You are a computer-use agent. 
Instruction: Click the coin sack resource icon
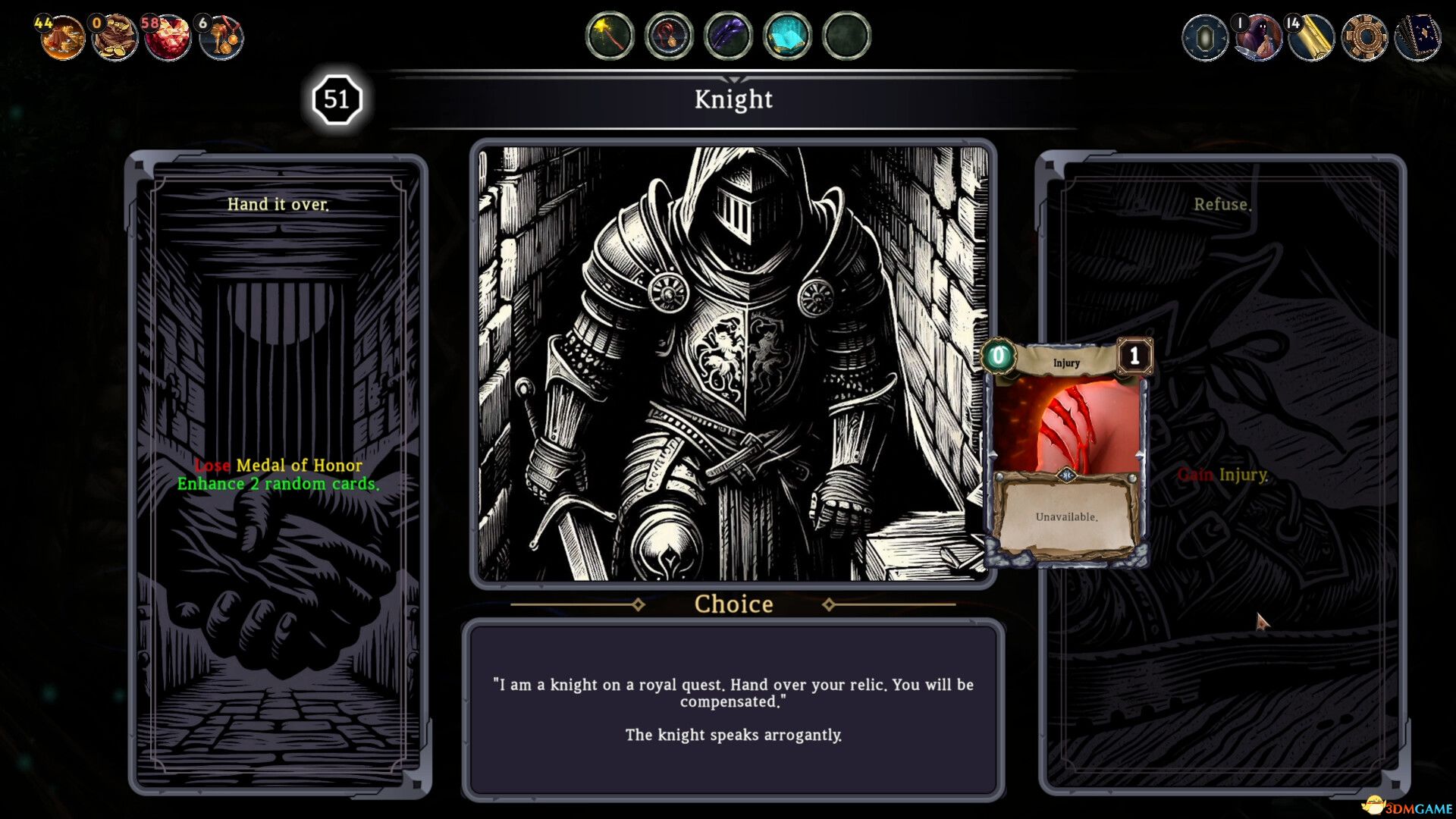[x=115, y=36]
